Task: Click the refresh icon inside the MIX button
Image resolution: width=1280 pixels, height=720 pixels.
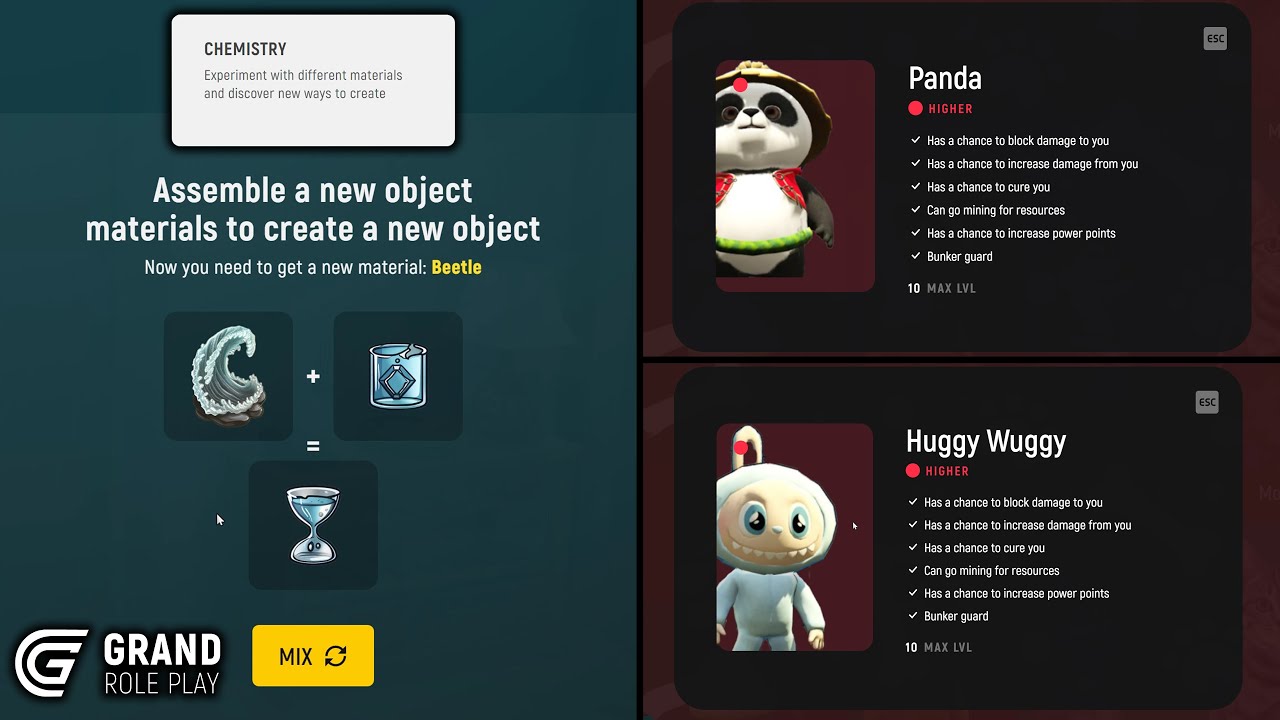Action: 336,656
